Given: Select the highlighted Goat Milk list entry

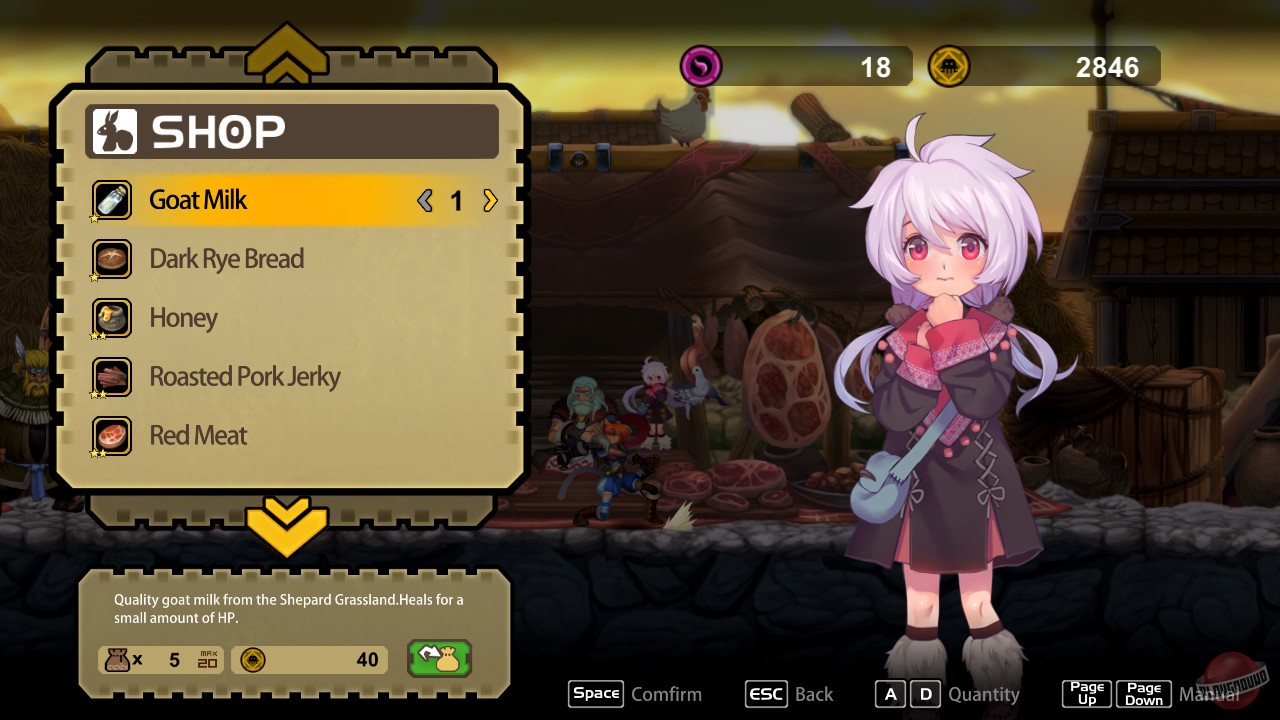Looking at the screenshot, I should [x=250, y=200].
